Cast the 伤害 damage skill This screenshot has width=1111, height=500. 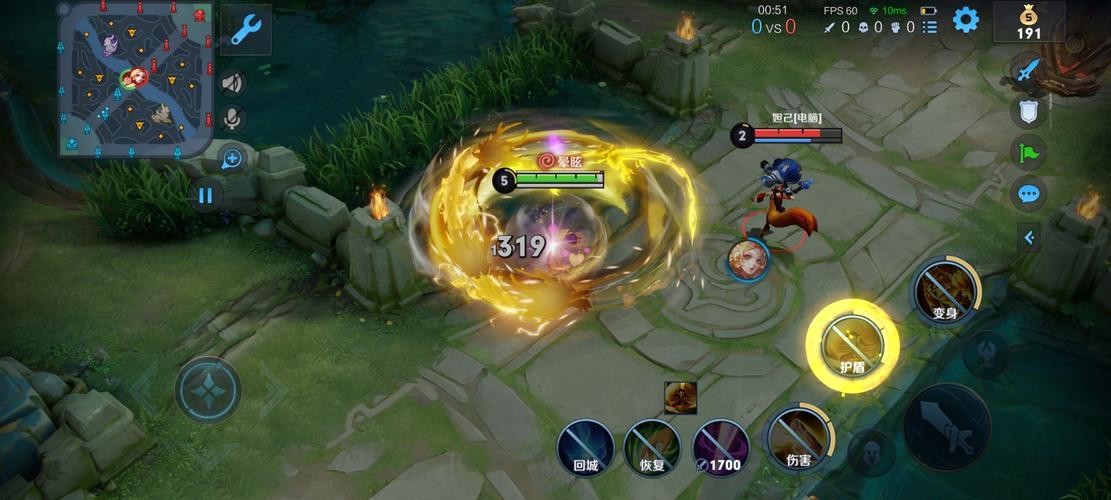797,437
